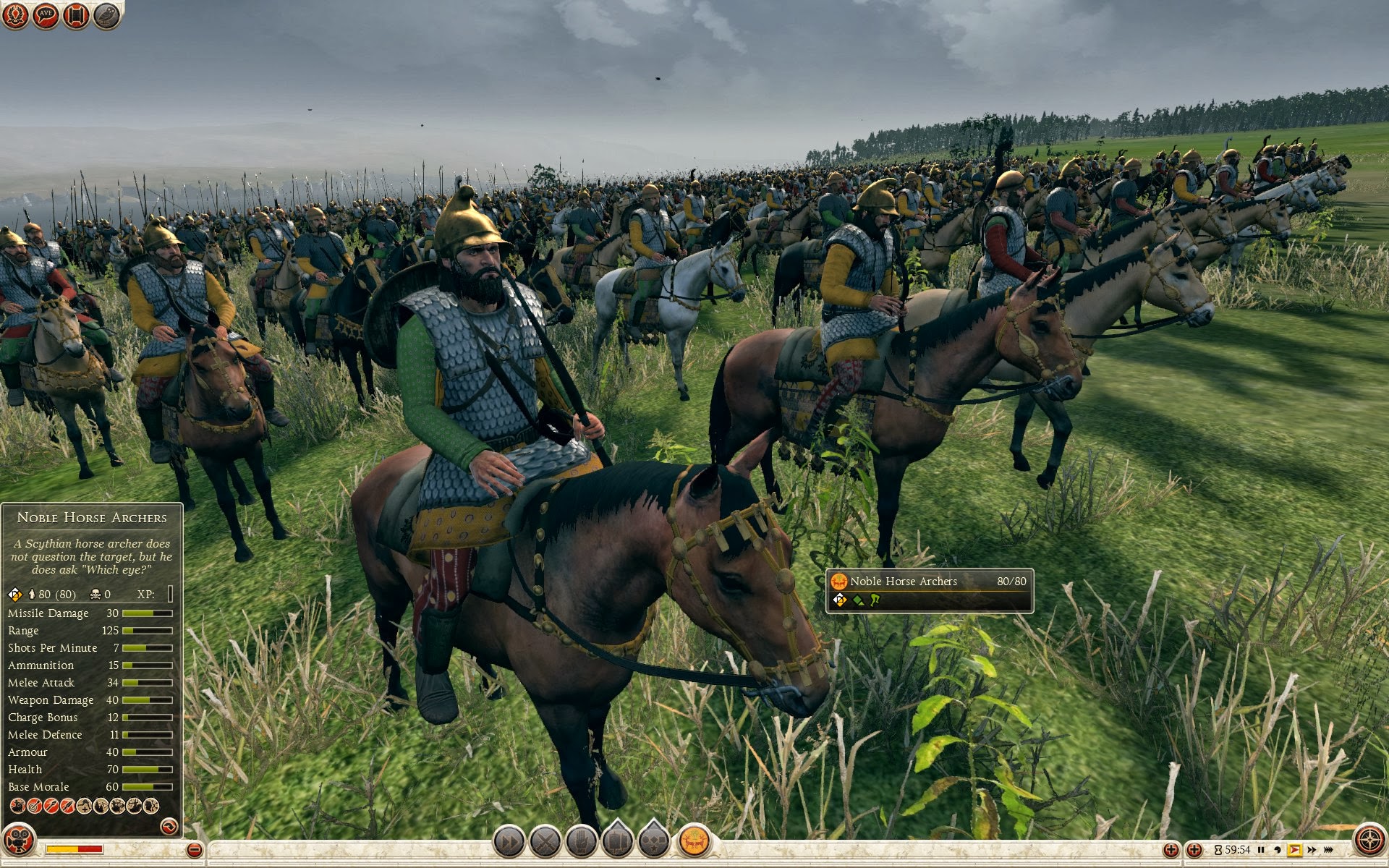Open the compass radar map button
The width and height of the screenshot is (1389, 868).
(1369, 840)
